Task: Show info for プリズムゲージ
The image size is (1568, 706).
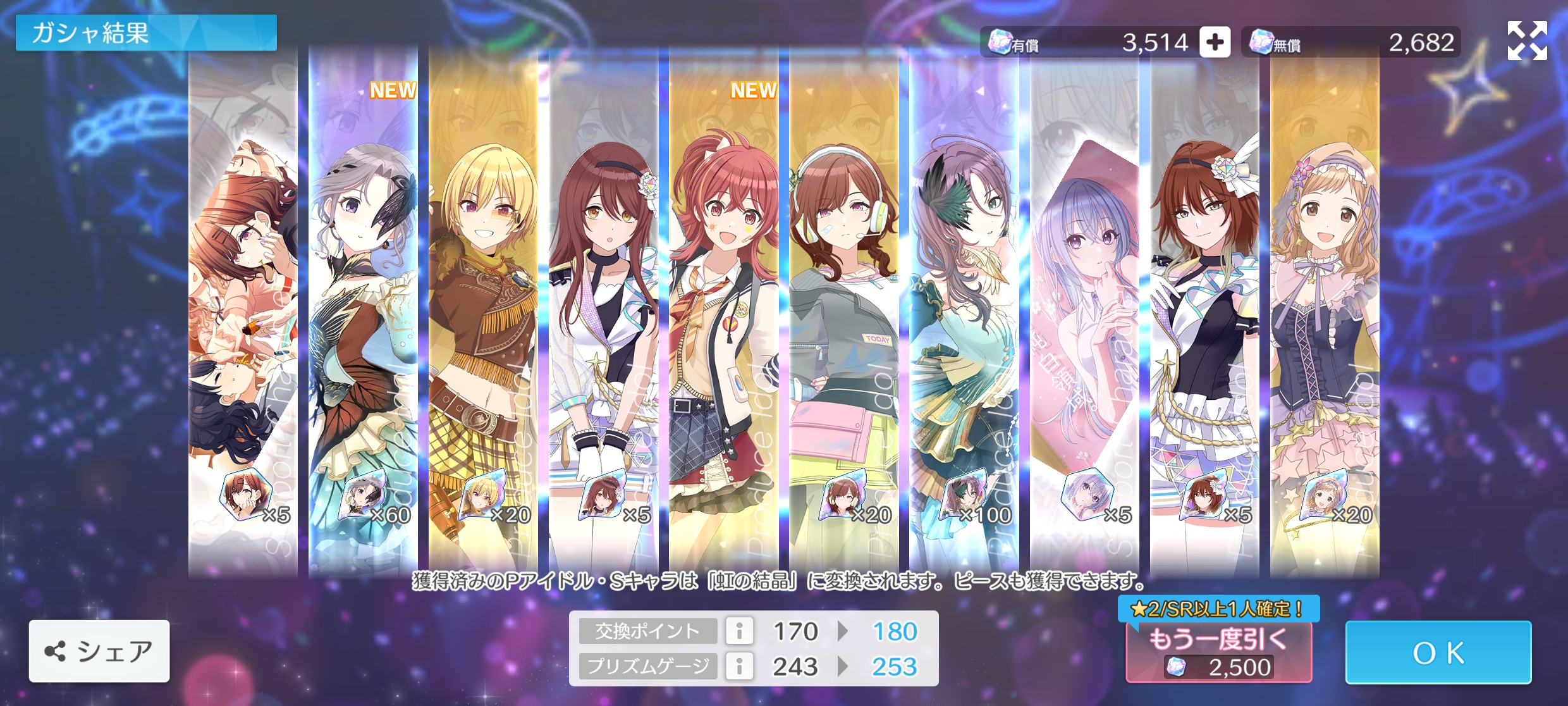Action: [x=739, y=666]
